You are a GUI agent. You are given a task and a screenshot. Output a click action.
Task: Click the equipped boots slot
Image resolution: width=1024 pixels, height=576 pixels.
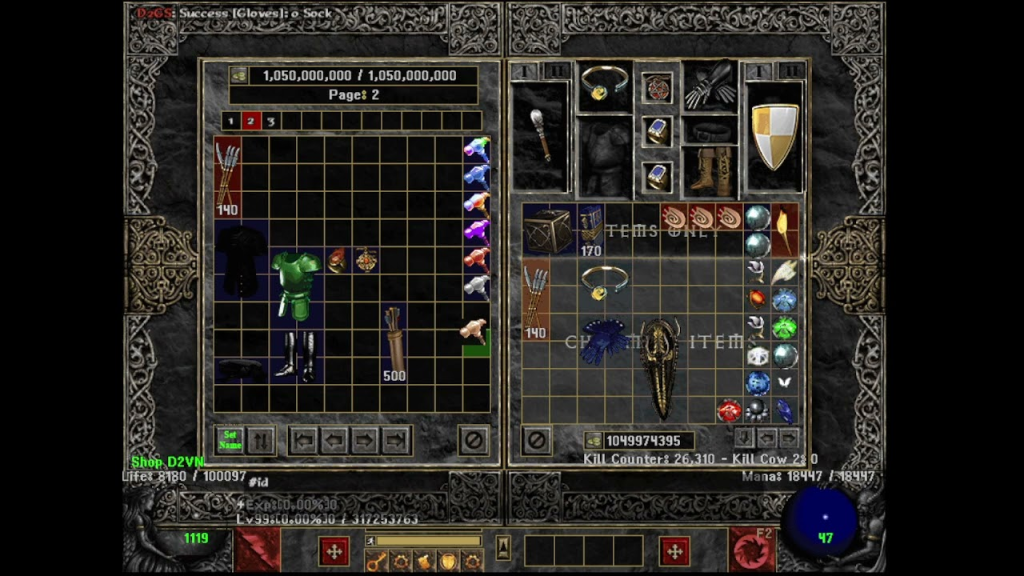click(710, 170)
